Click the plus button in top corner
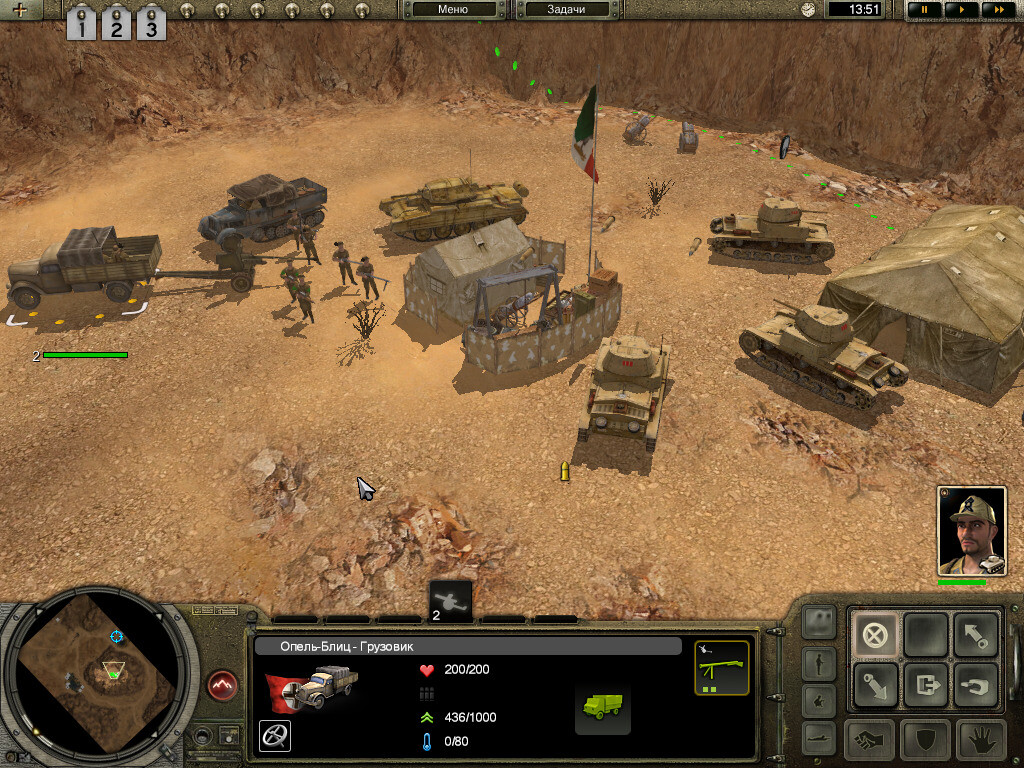 tap(19, 10)
